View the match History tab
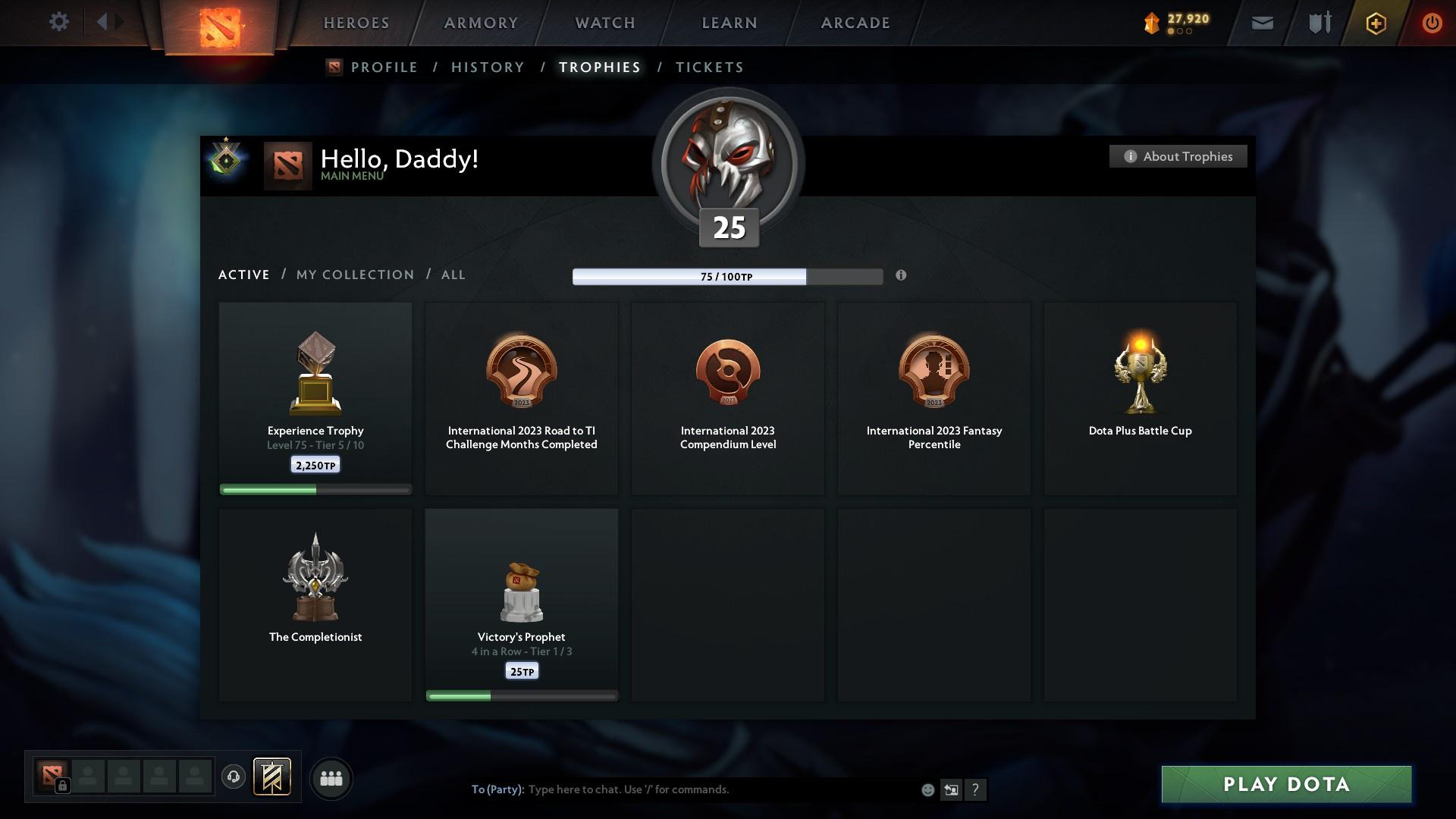 click(x=488, y=67)
